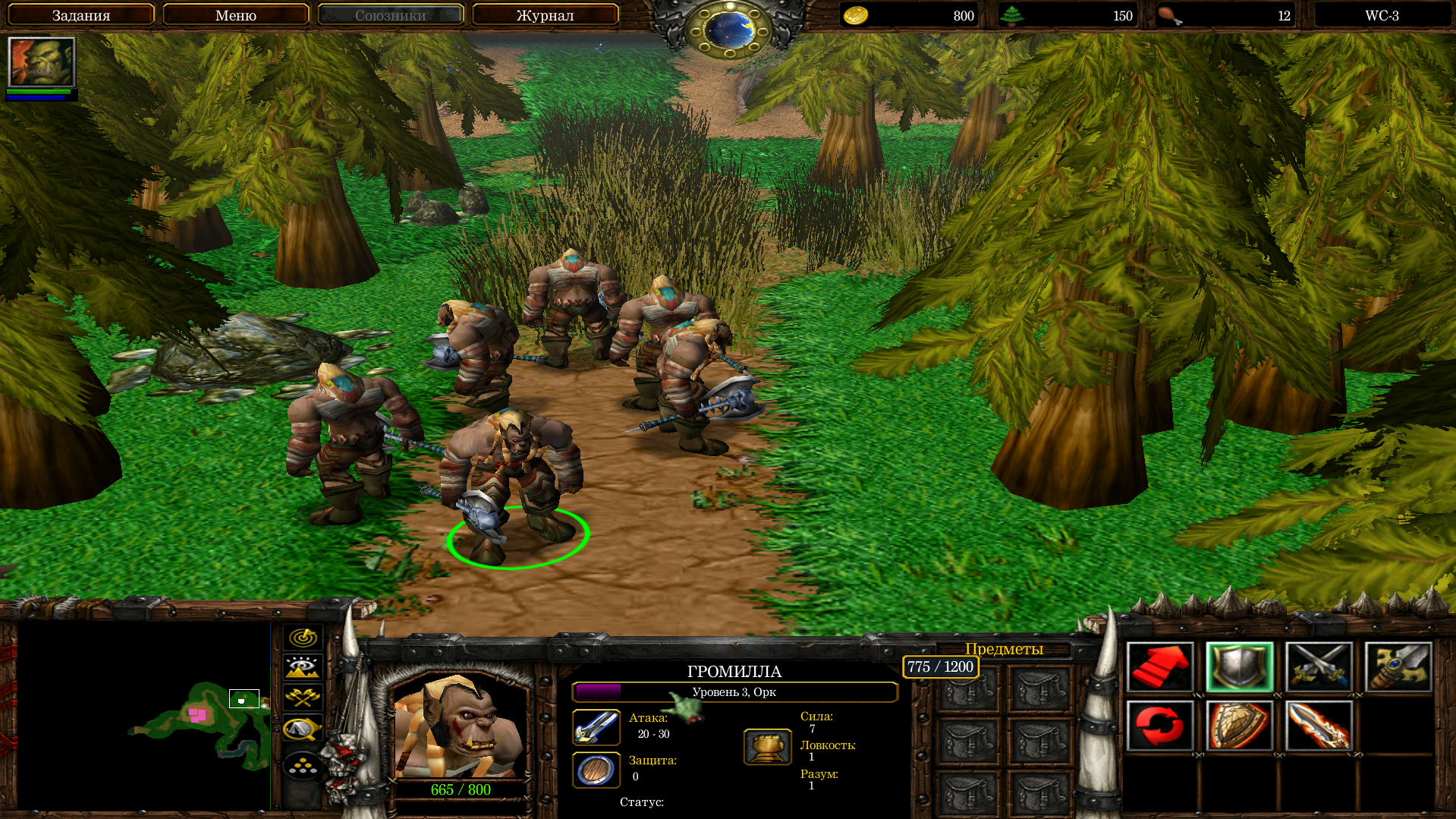
Task: Click the Громилла unit portrait
Action: pos(459,726)
